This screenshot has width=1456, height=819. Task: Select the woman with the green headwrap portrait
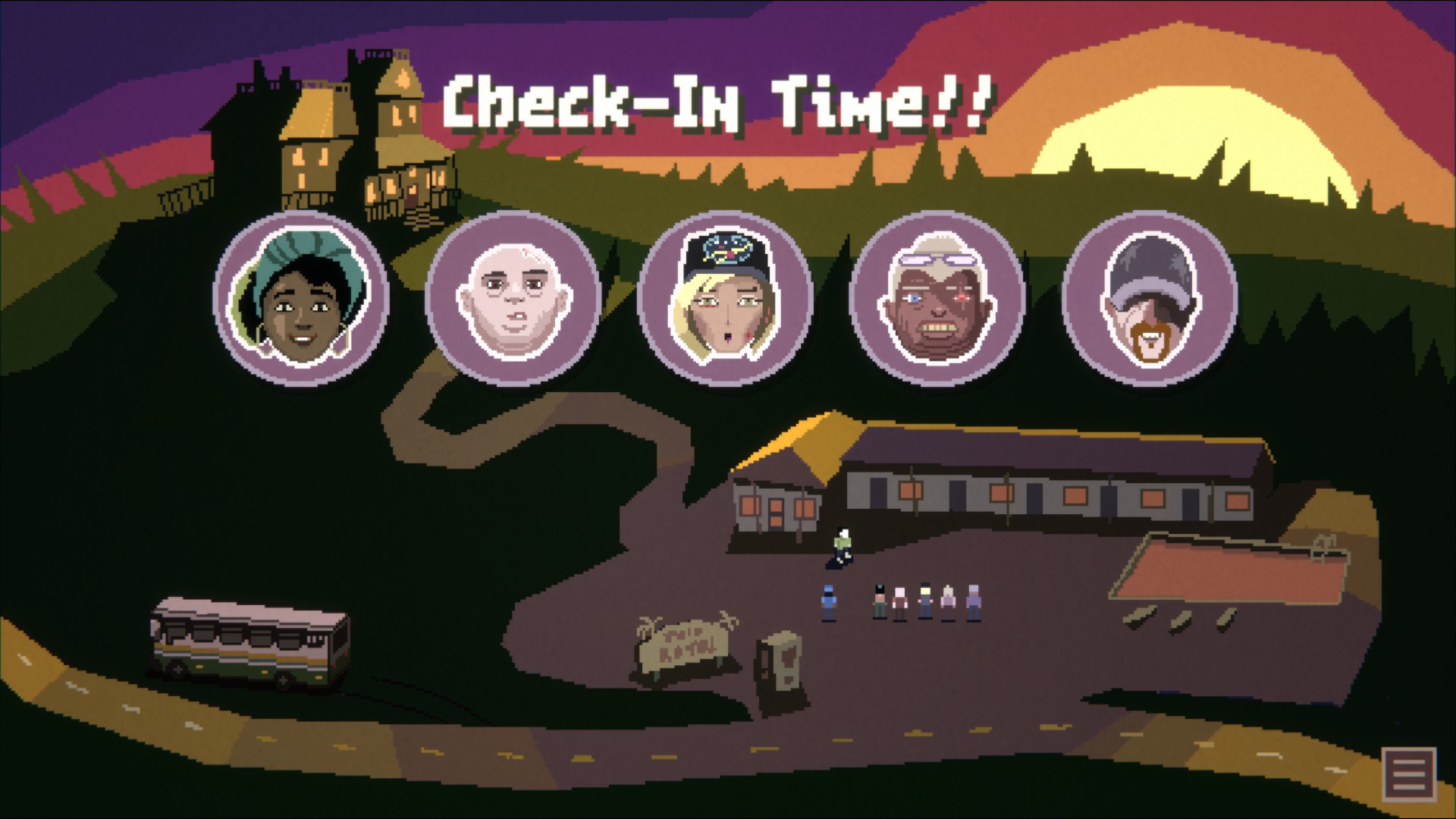point(302,299)
